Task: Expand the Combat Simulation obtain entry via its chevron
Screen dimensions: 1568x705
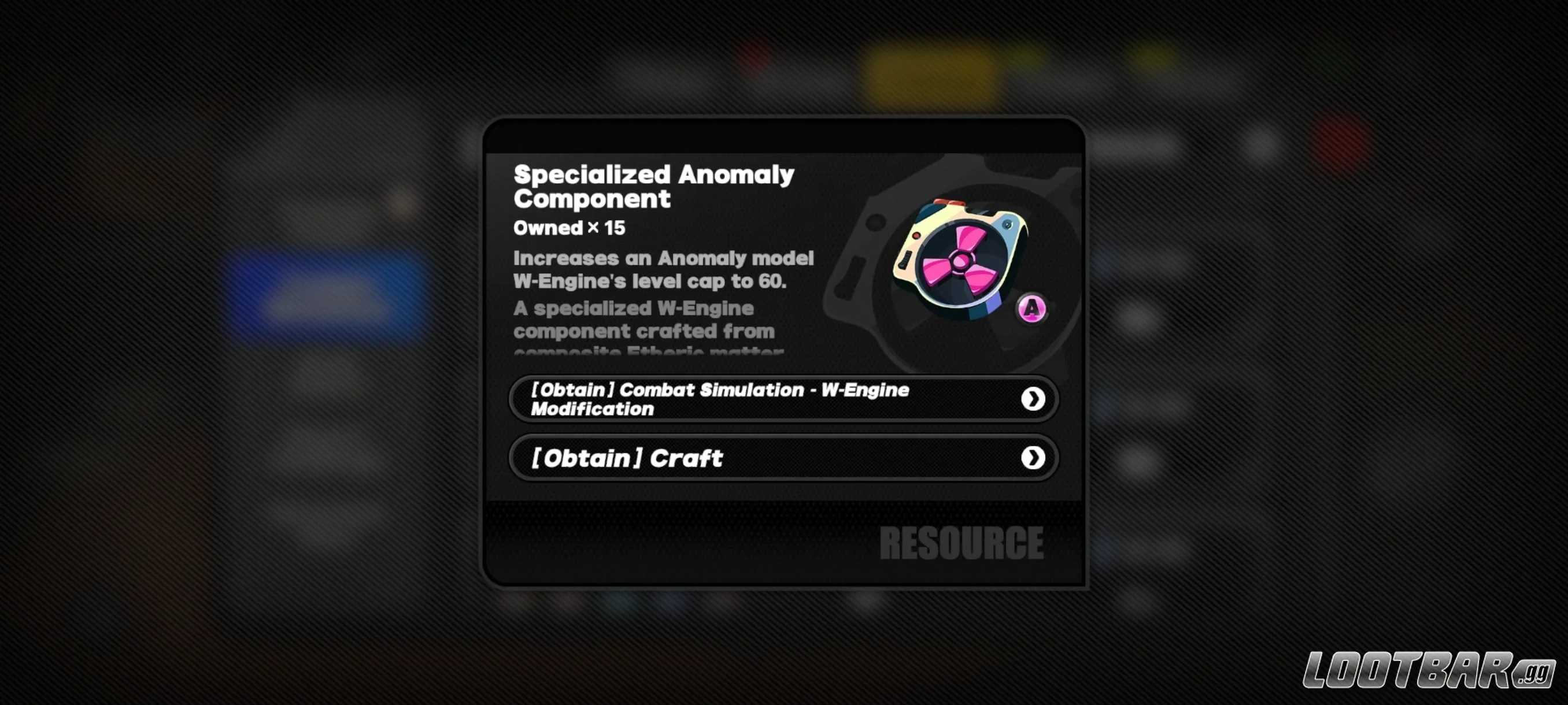Action: (x=1033, y=399)
